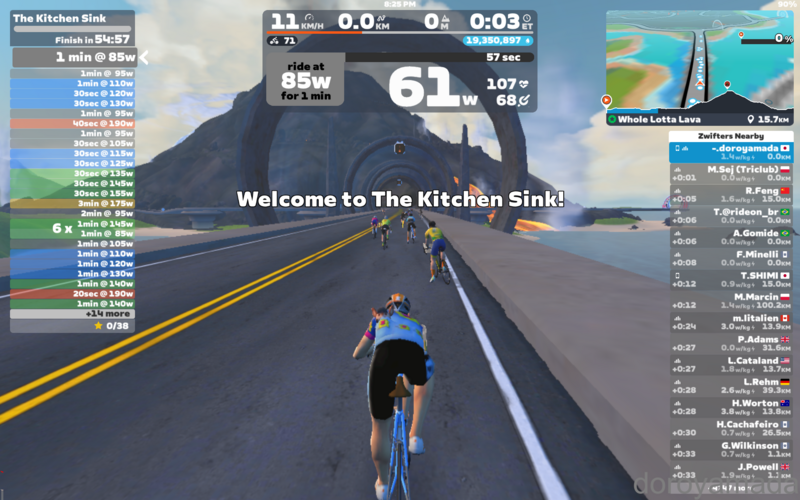Show the '+14 more' workout intervals
800x500 pixels.
pyautogui.click(x=72, y=313)
